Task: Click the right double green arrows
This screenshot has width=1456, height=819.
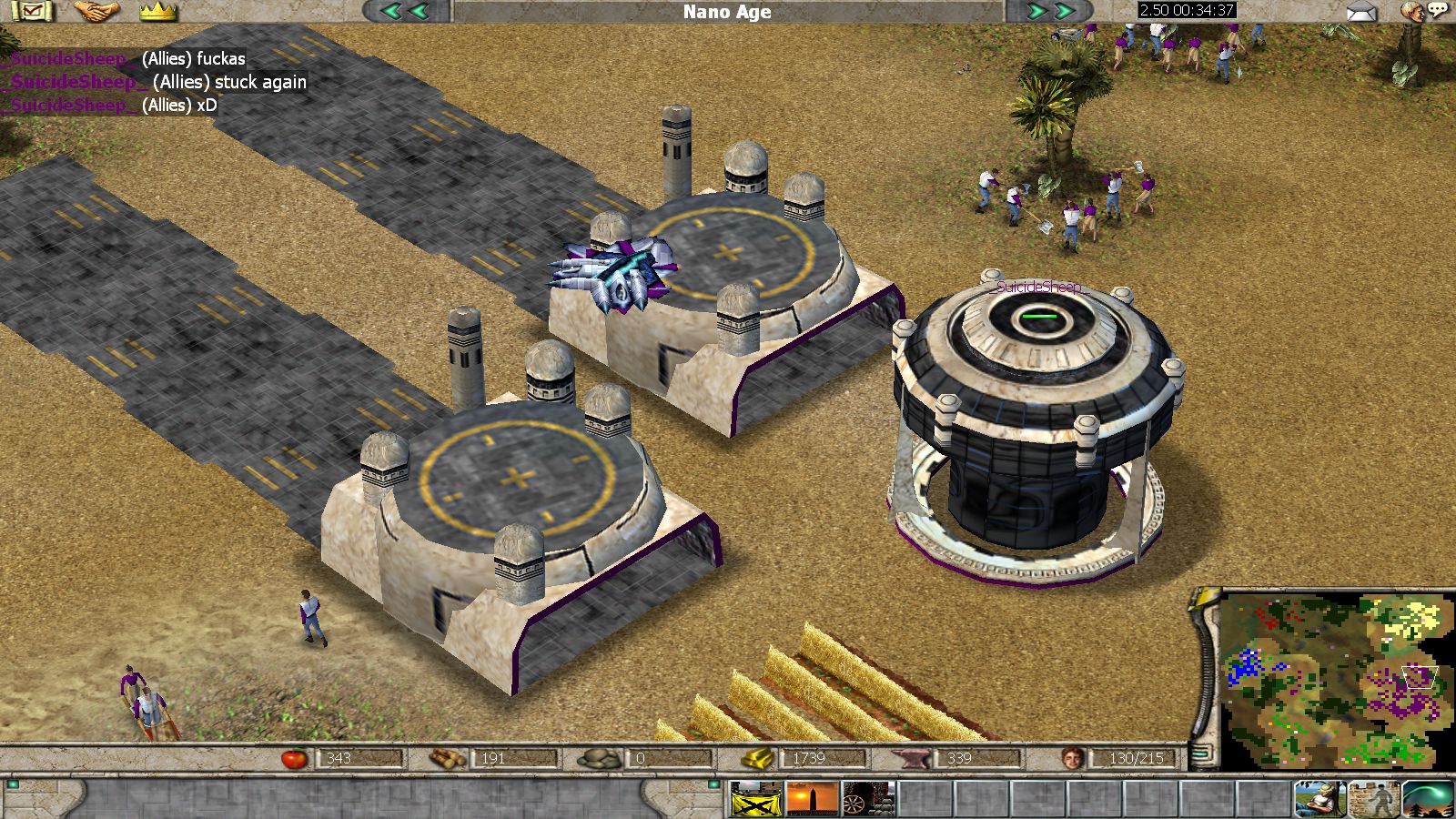Action: (x=1049, y=11)
